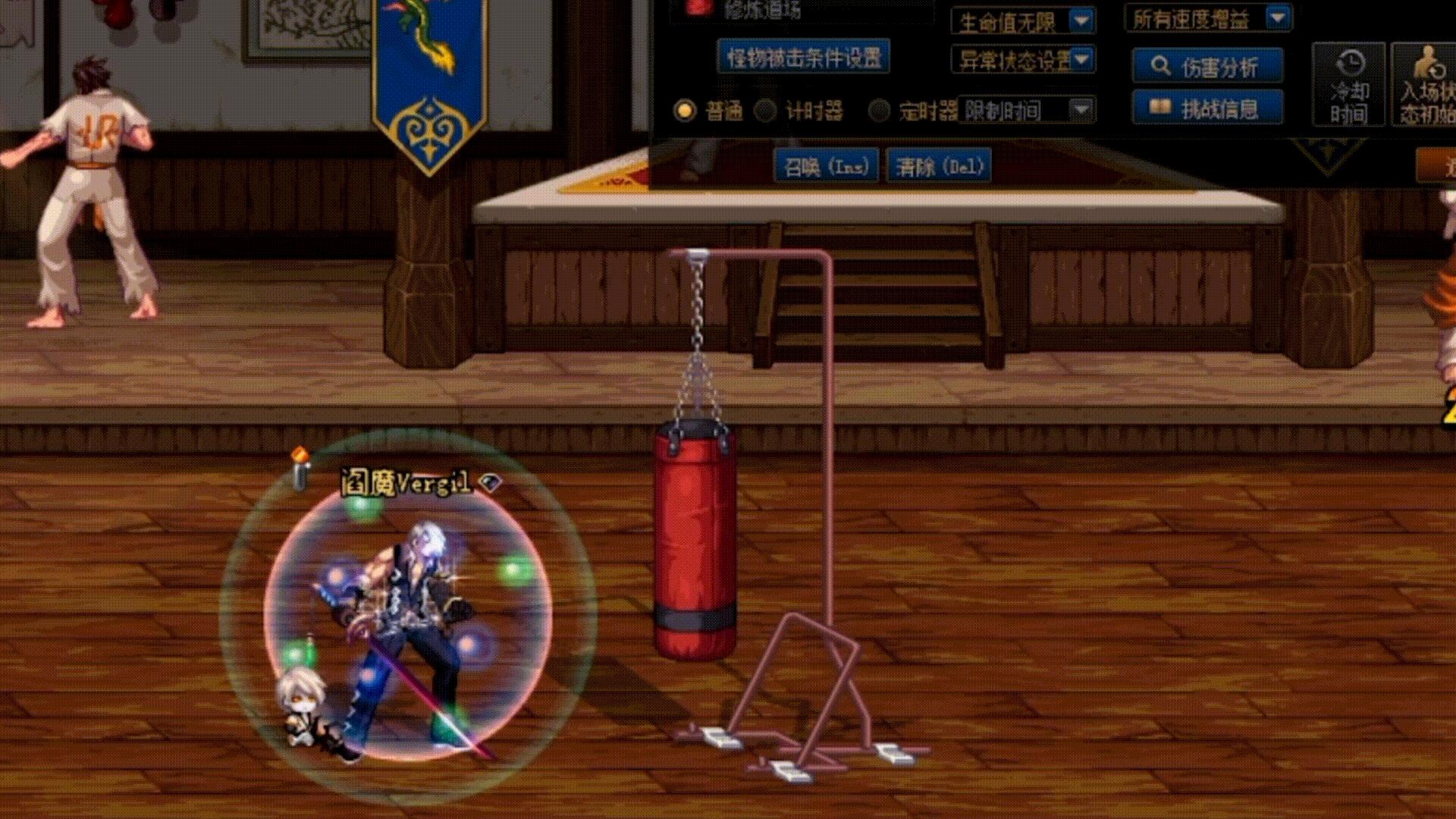Screen dimensions: 1456x819
Task: Select the 普通 radio button
Action: (686, 110)
